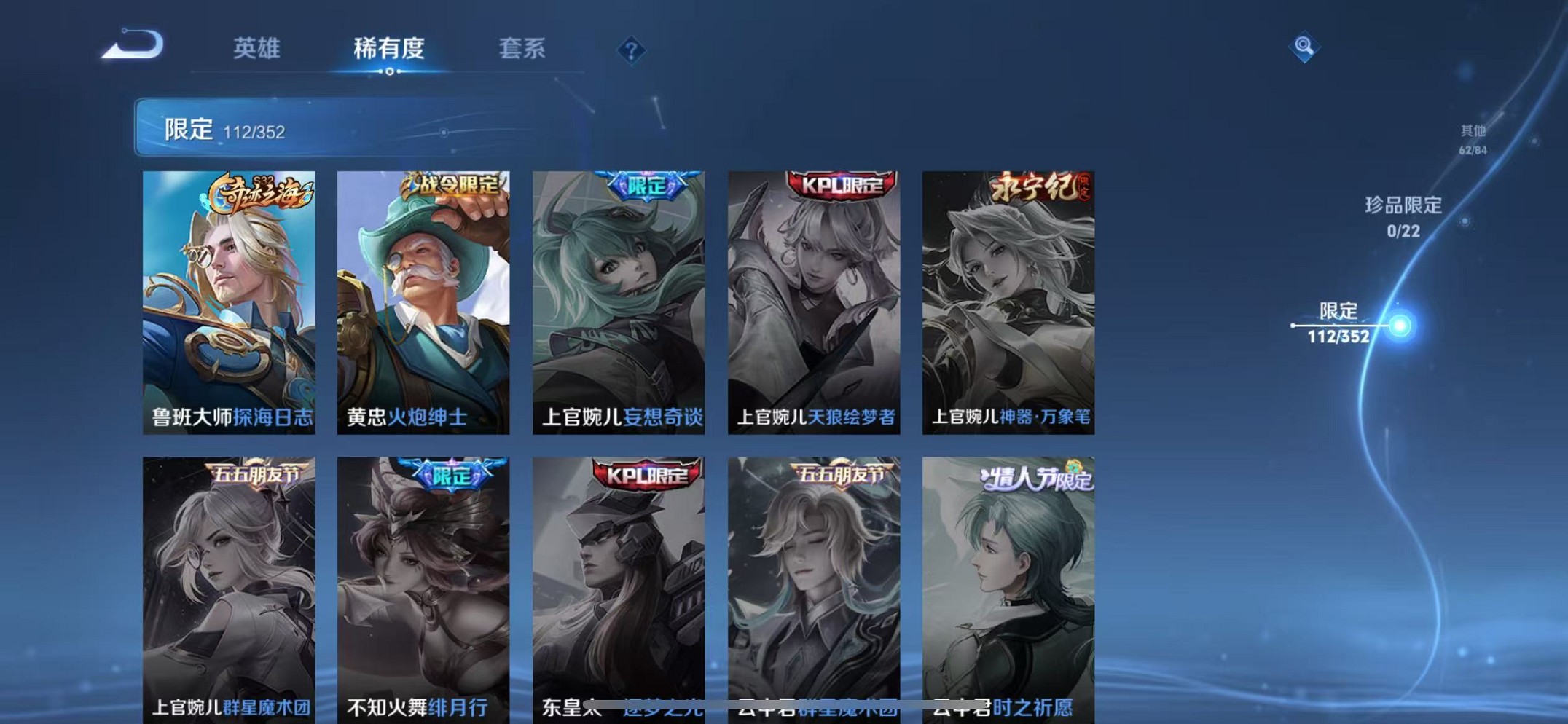Switch to the 套系 tab

(523, 50)
